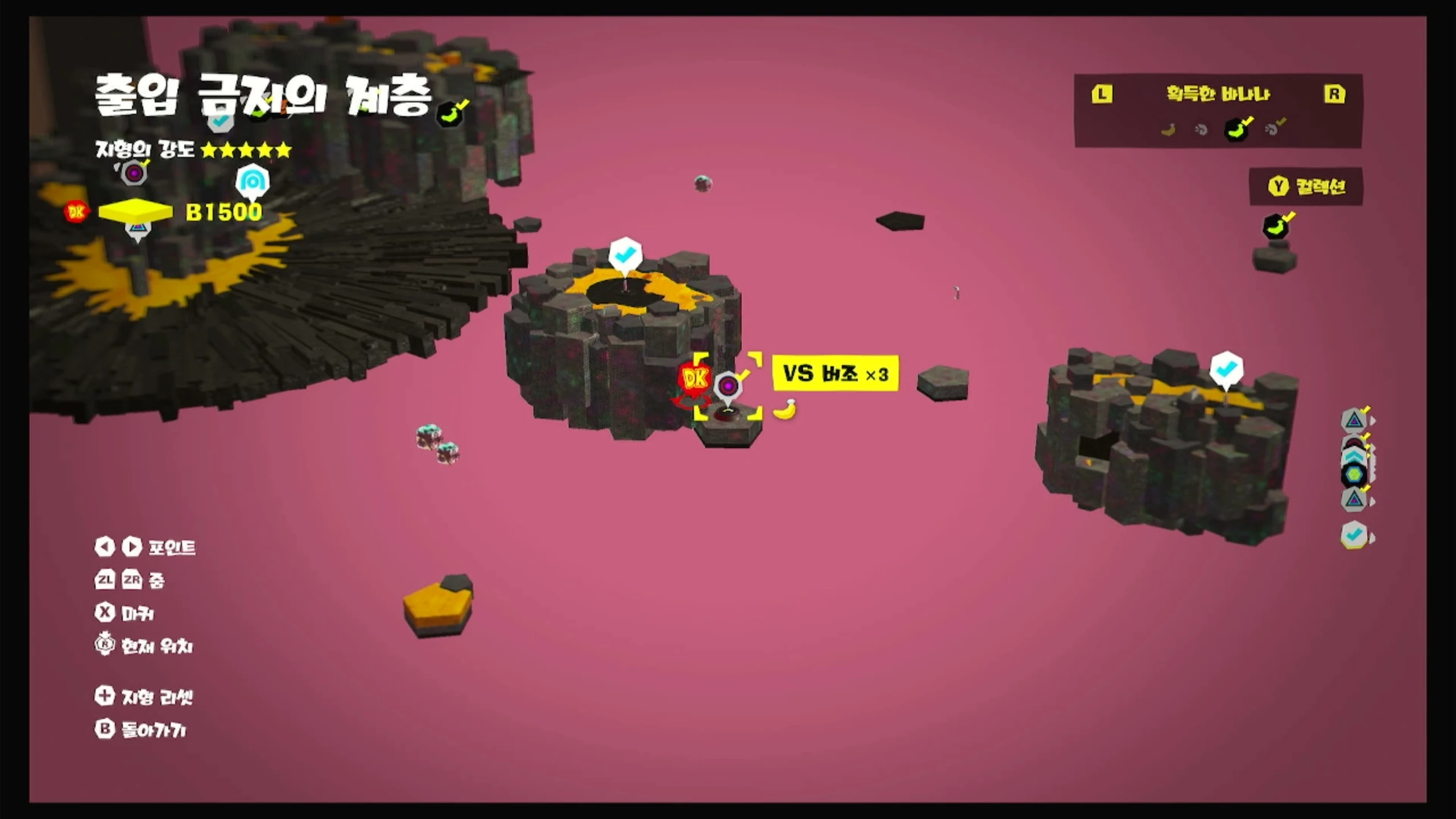Select the checkmark marker above the central crater
Viewport: 1456px width, 819px height.
pyautogui.click(x=625, y=255)
